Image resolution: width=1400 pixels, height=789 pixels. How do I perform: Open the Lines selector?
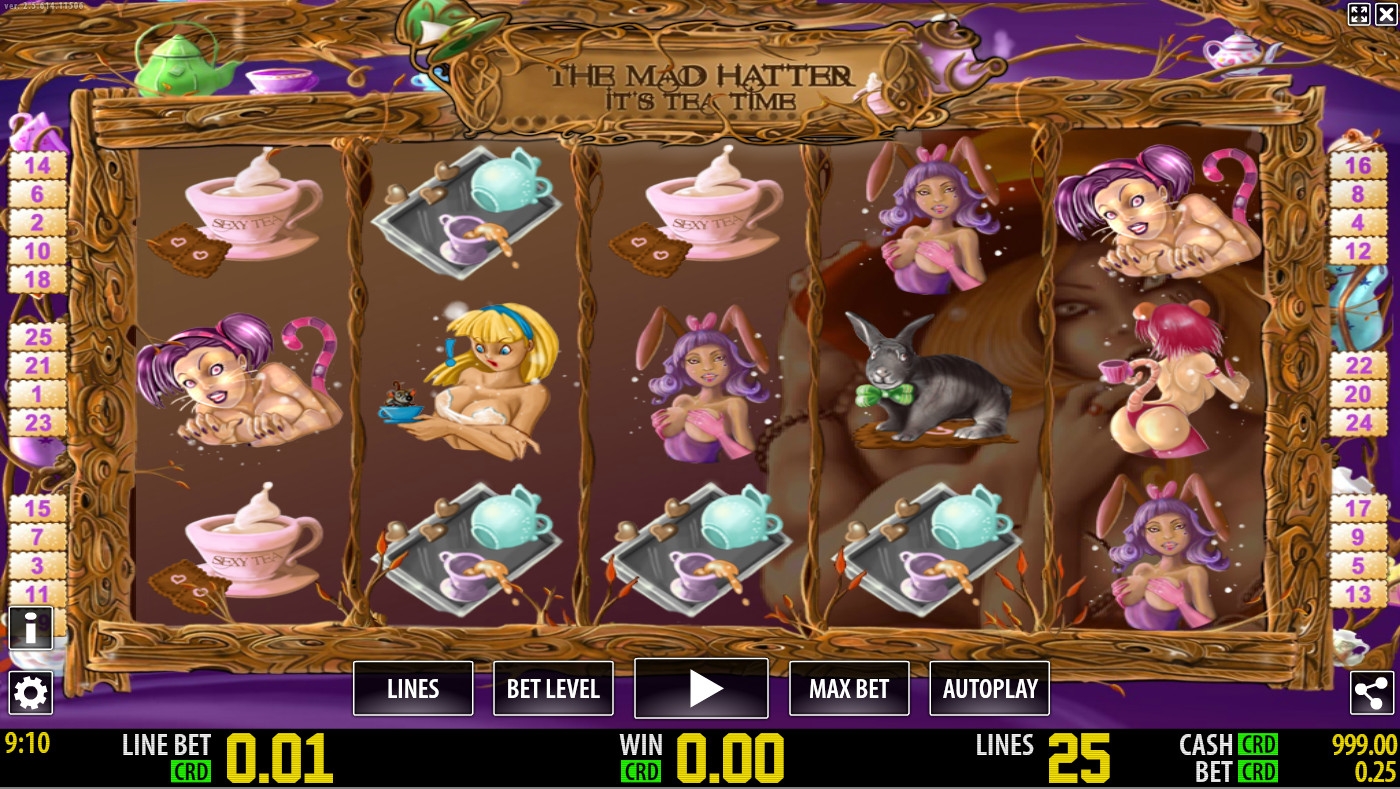pyautogui.click(x=413, y=688)
